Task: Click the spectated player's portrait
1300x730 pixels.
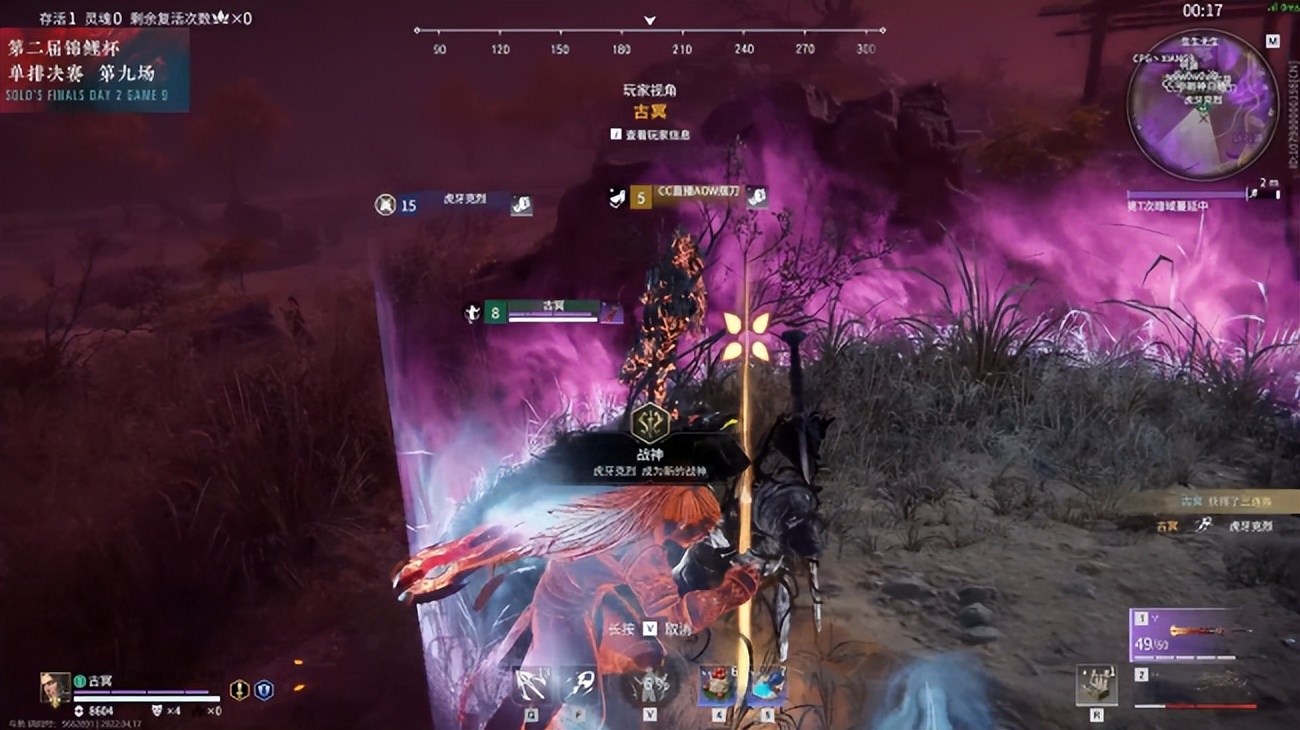Action: pyautogui.click(x=55, y=689)
